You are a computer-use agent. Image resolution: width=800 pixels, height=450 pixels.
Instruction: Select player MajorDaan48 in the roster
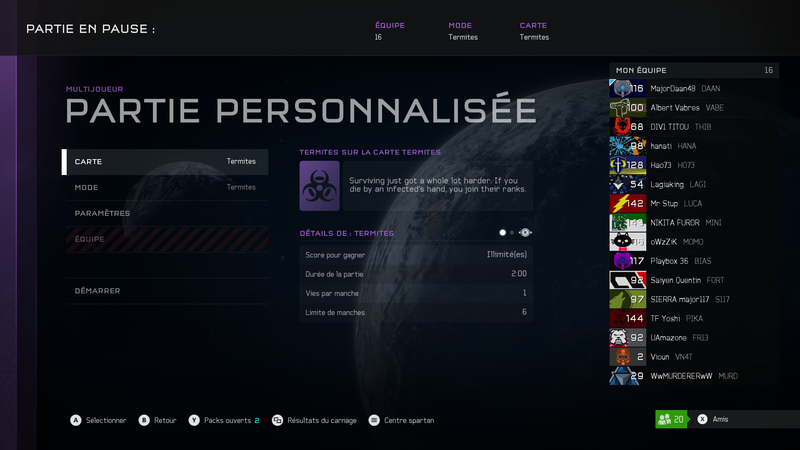693,88
